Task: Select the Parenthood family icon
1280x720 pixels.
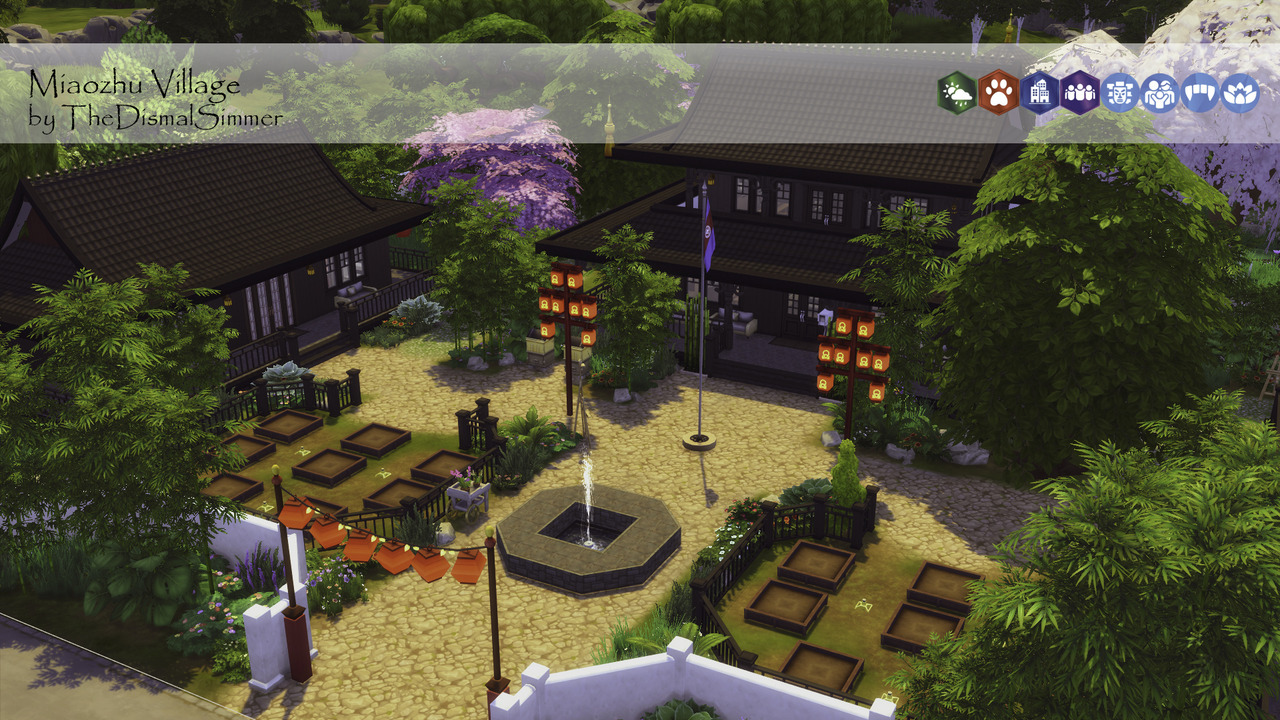Action: pos(1160,93)
